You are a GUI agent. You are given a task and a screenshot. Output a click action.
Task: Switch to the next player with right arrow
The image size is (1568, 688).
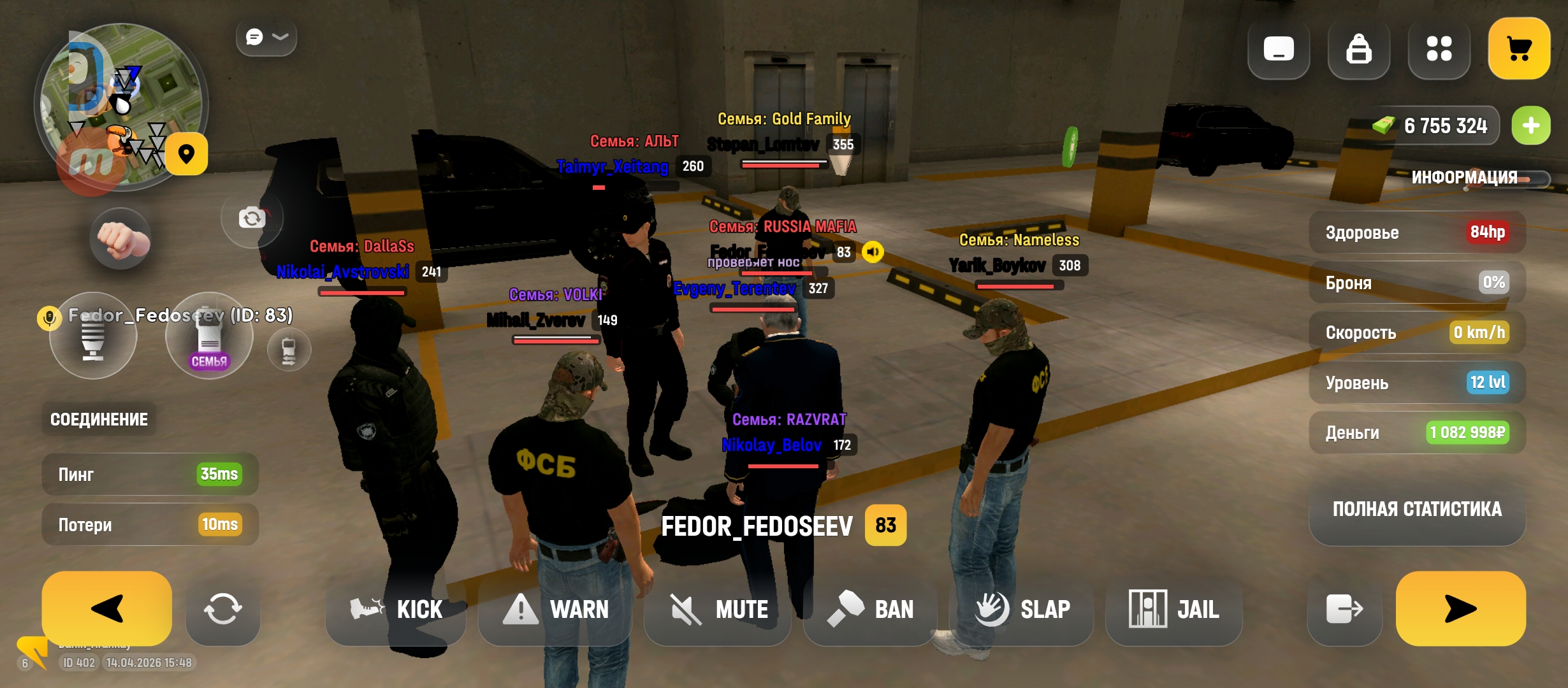[1460, 608]
